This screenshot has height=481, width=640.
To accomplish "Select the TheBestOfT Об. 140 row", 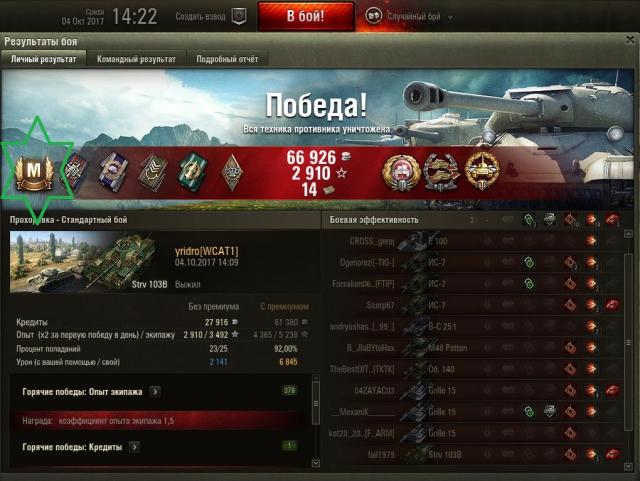I will point(470,369).
